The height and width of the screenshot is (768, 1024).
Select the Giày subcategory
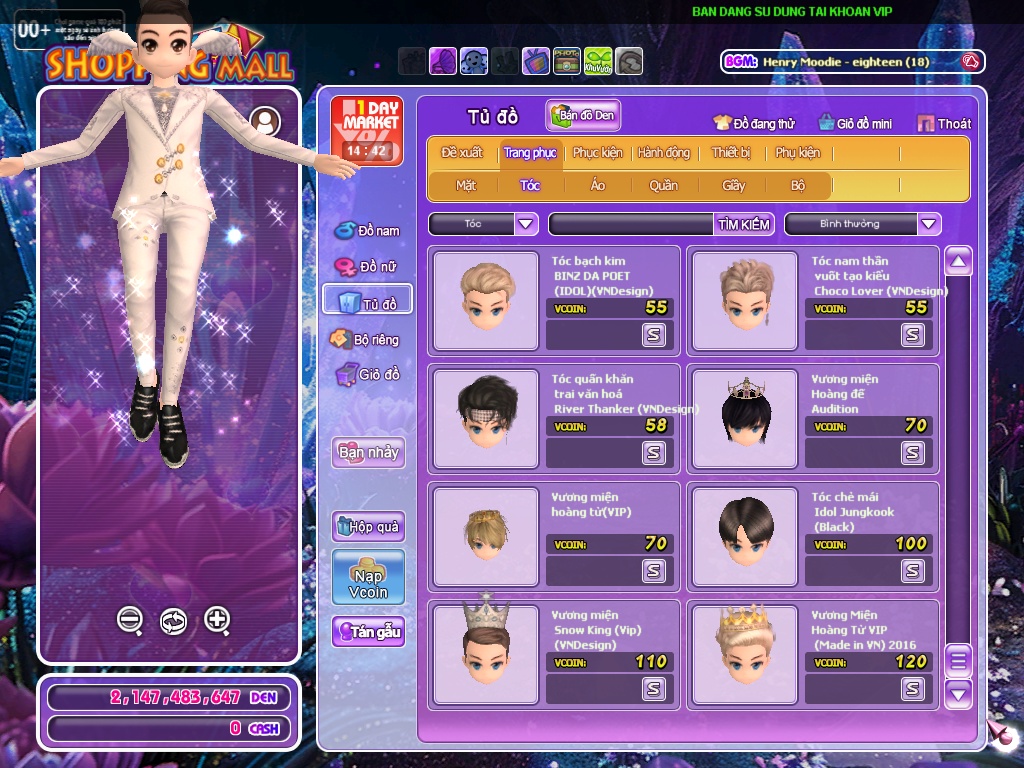point(734,185)
